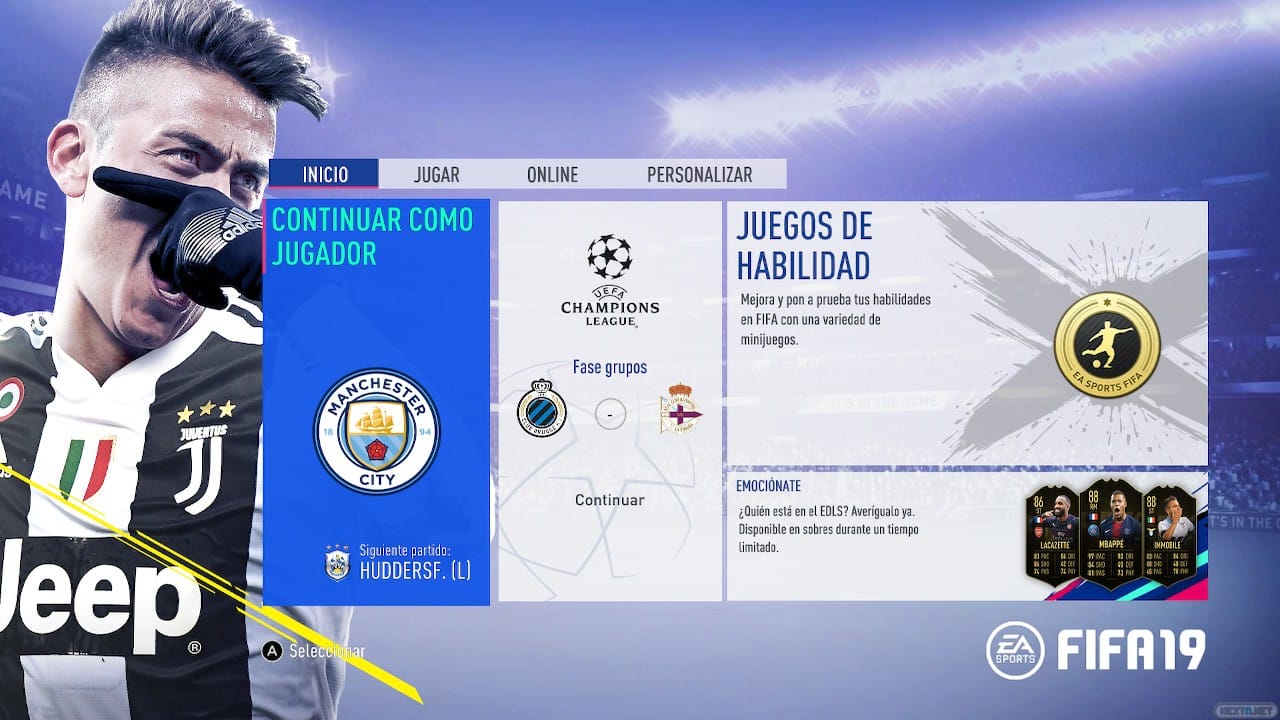The image size is (1280, 720).
Task: Select the Manchester City club crest
Action: [x=379, y=432]
